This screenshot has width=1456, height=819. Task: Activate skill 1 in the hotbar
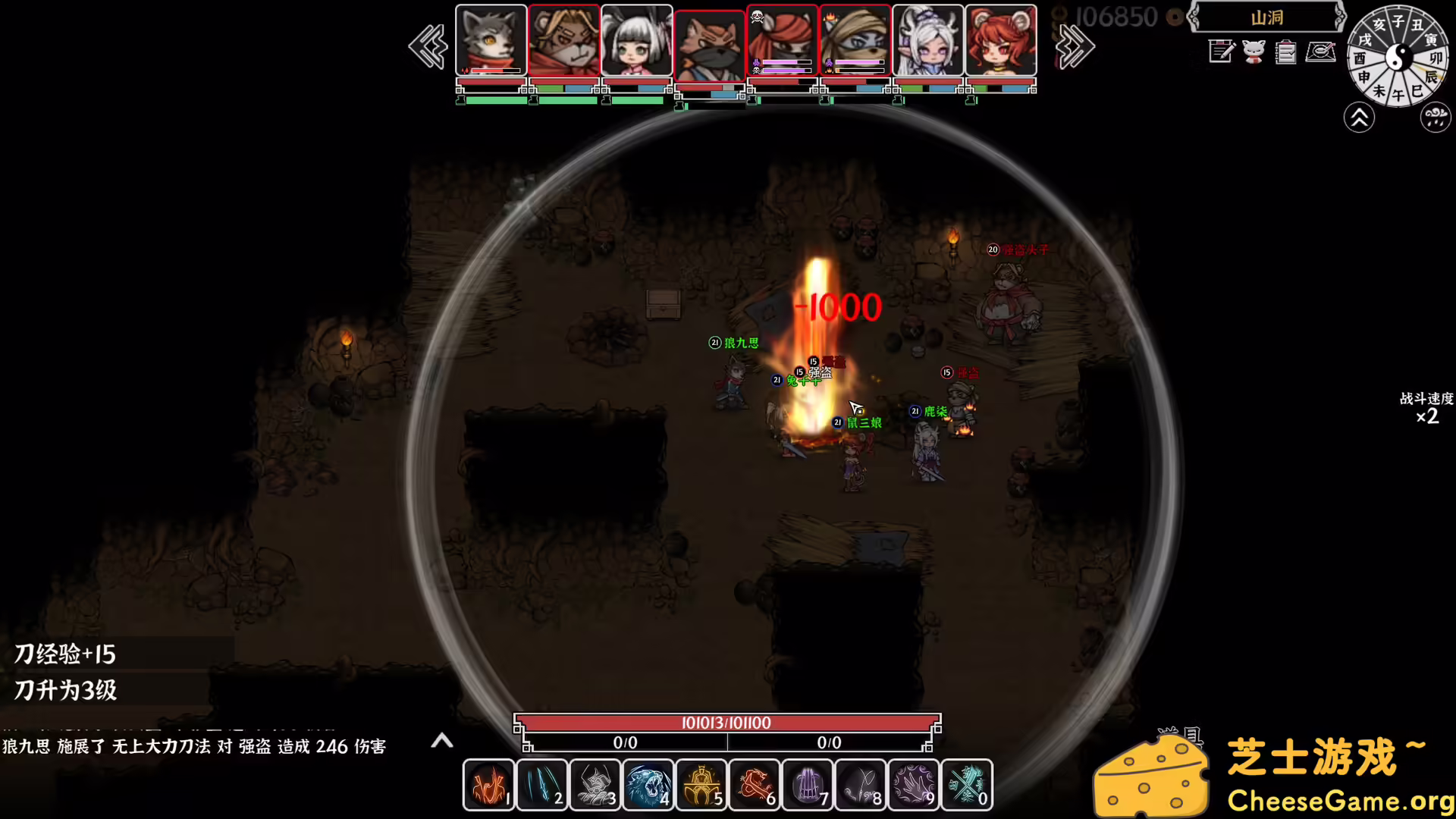tap(488, 785)
